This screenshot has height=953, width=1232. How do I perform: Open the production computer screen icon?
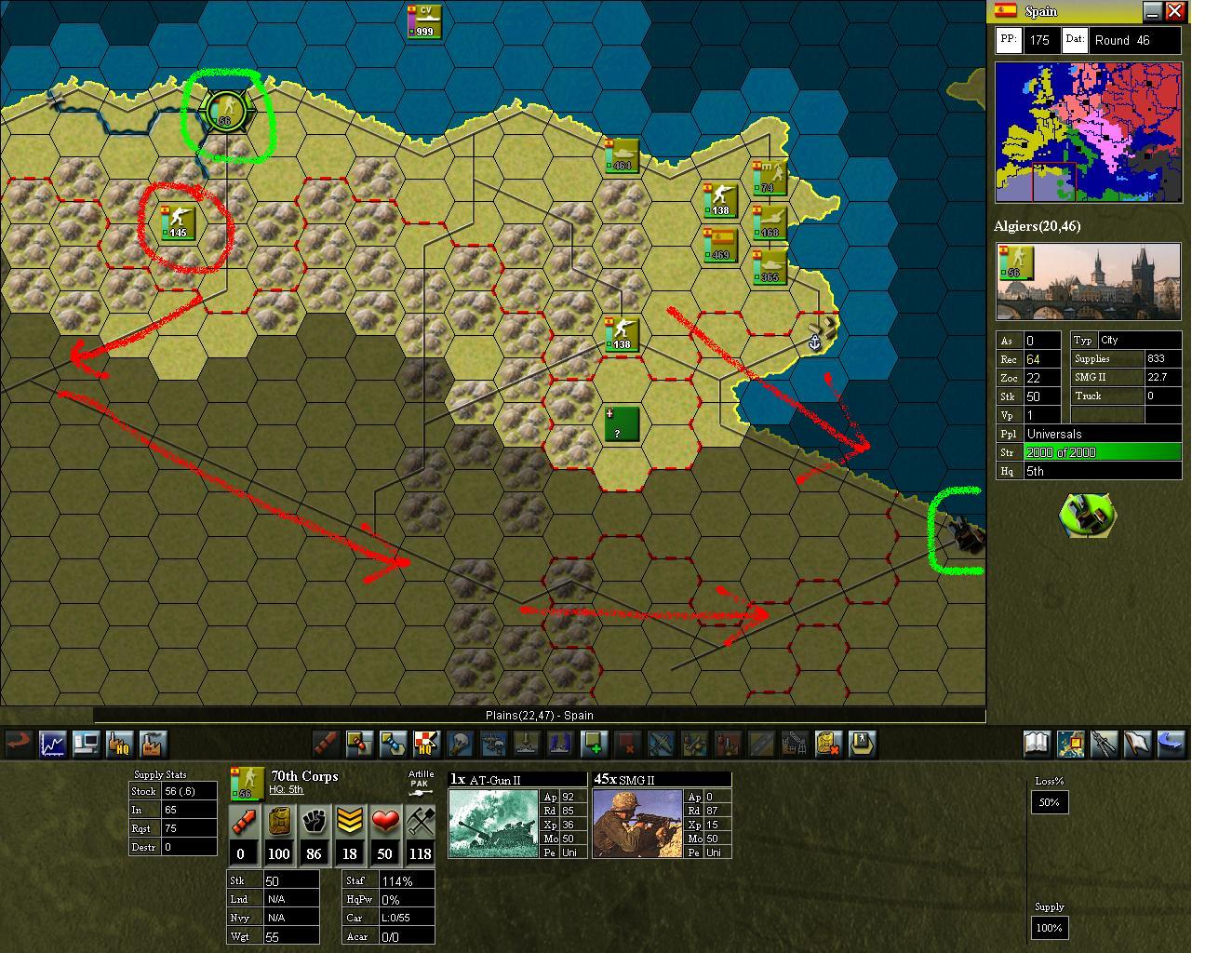[87, 743]
